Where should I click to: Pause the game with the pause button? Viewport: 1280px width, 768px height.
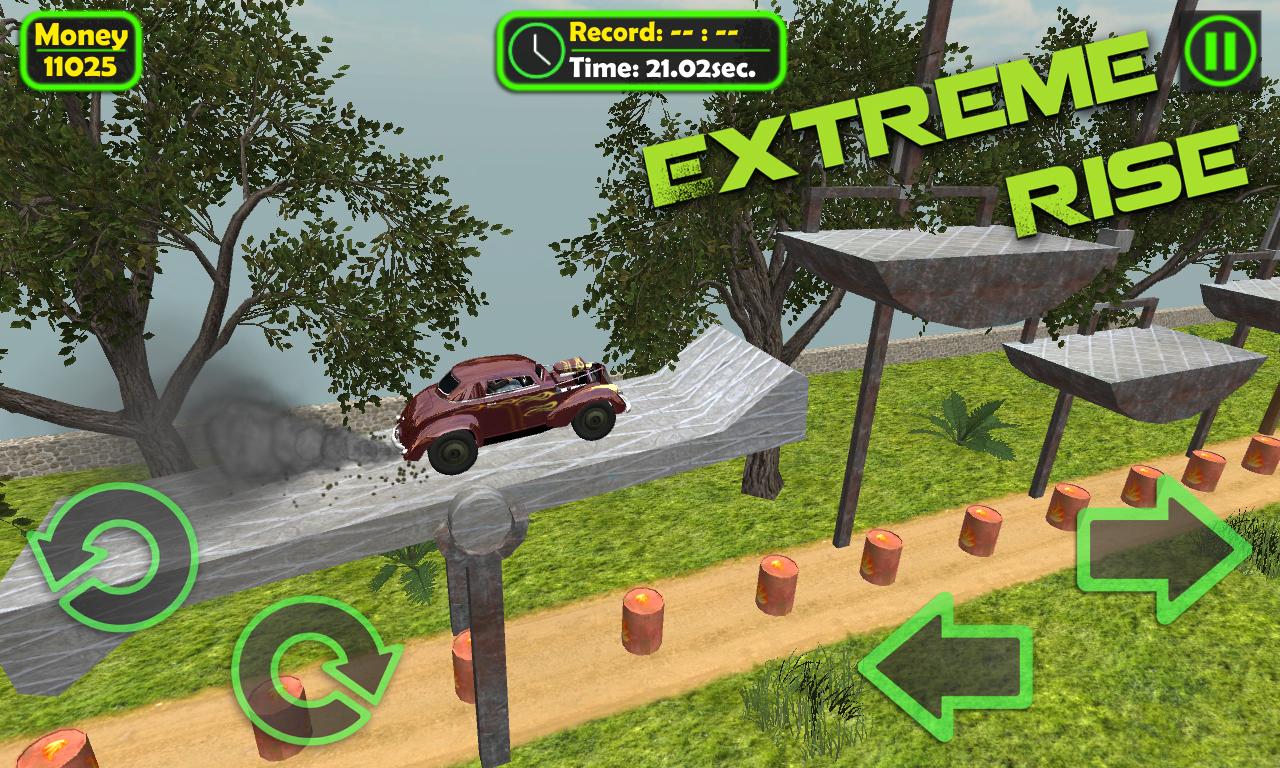click(1219, 50)
